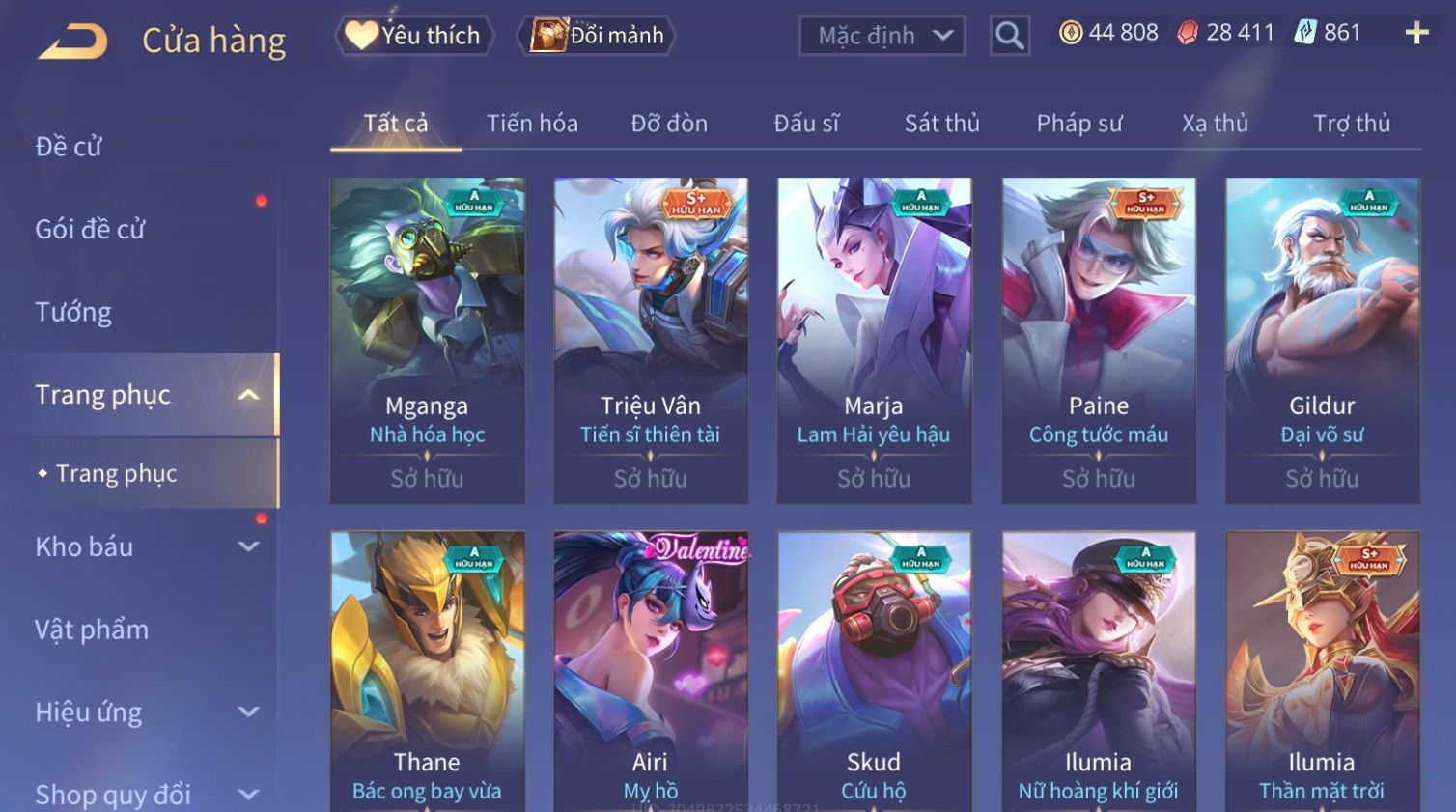Add currency with the plus button
Viewport: 1456px width, 812px height.
coord(1415,34)
